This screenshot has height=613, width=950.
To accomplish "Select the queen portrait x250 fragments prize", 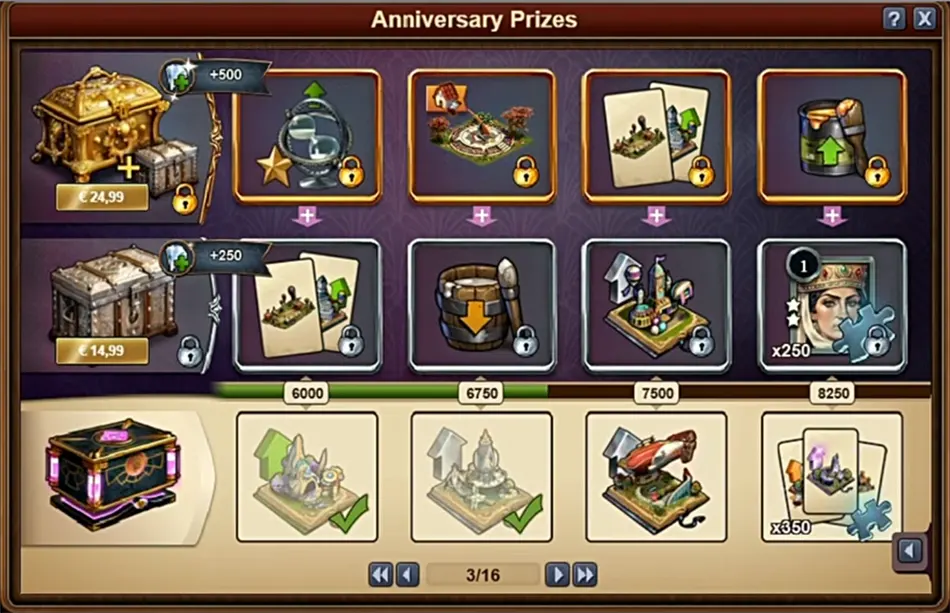I will pyautogui.click(x=832, y=305).
